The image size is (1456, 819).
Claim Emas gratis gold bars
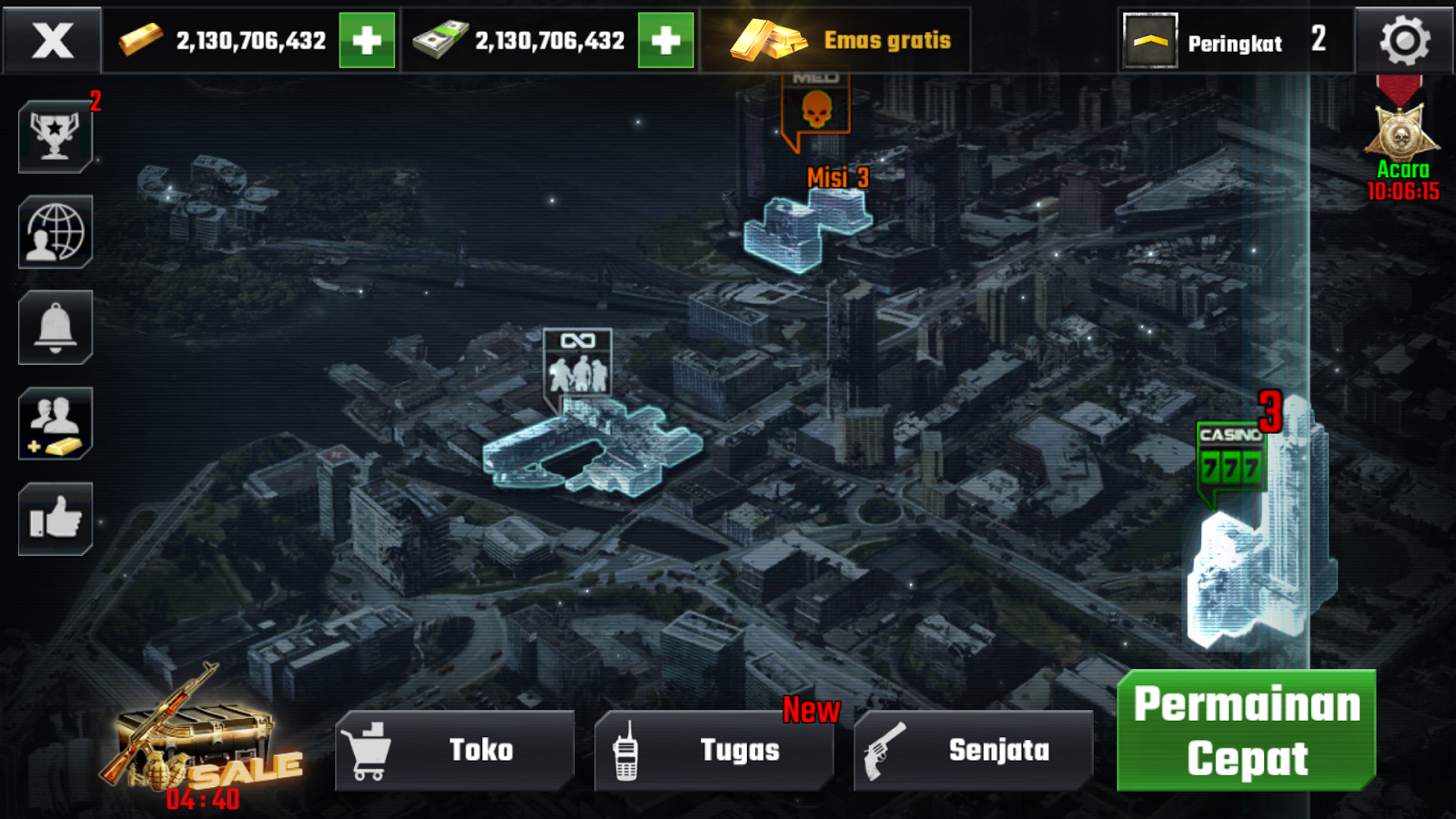837,41
